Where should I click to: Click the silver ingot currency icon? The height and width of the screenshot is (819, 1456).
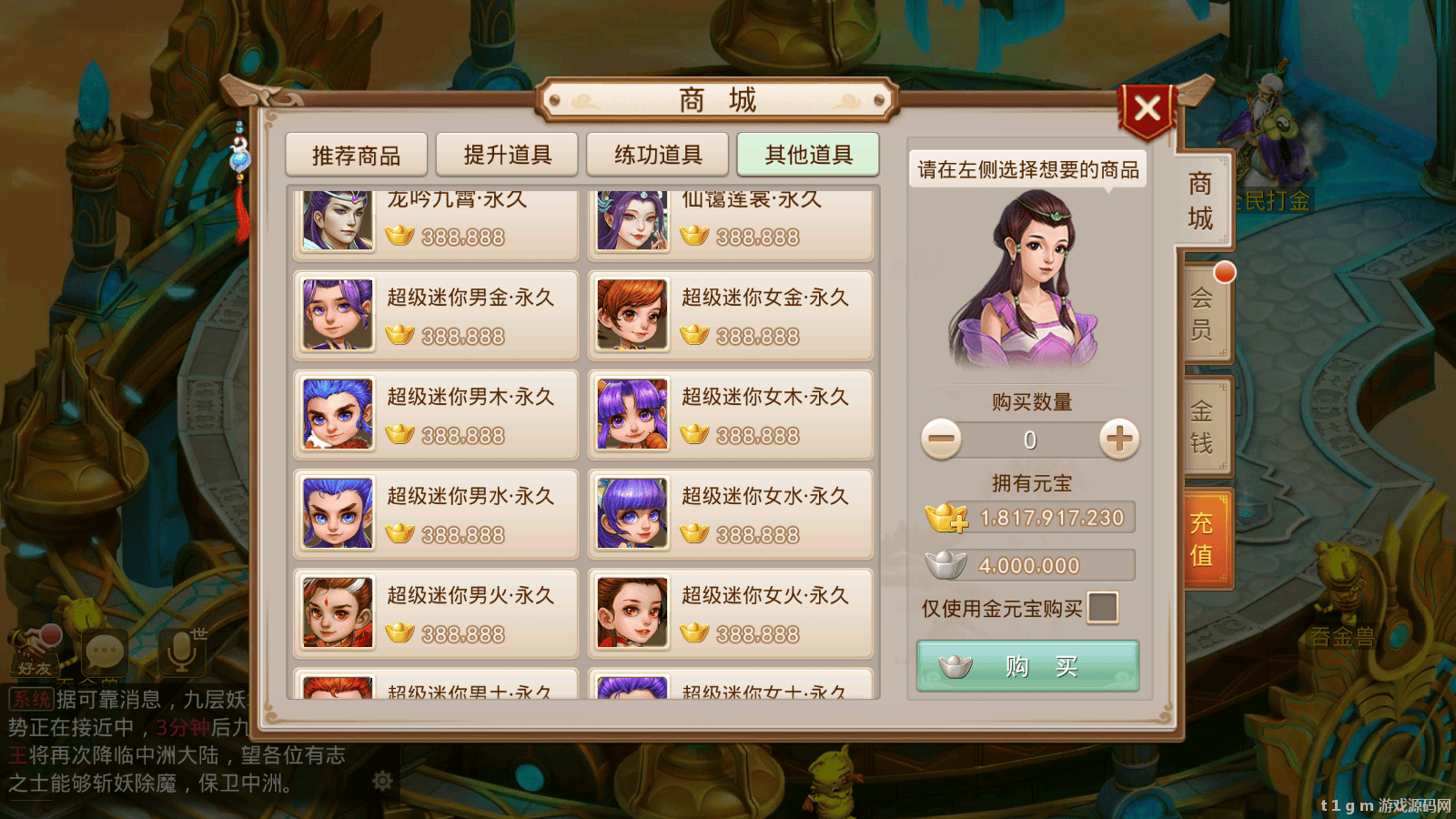click(946, 564)
